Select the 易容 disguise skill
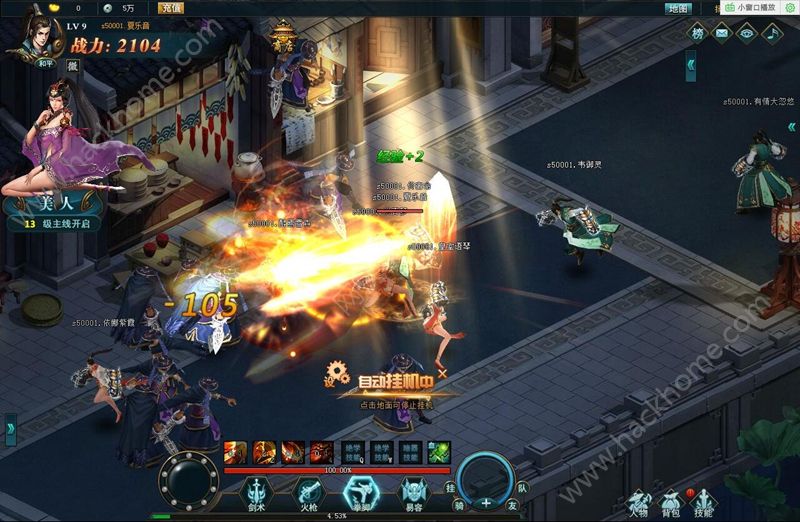This screenshot has height=522, width=800. 412,491
